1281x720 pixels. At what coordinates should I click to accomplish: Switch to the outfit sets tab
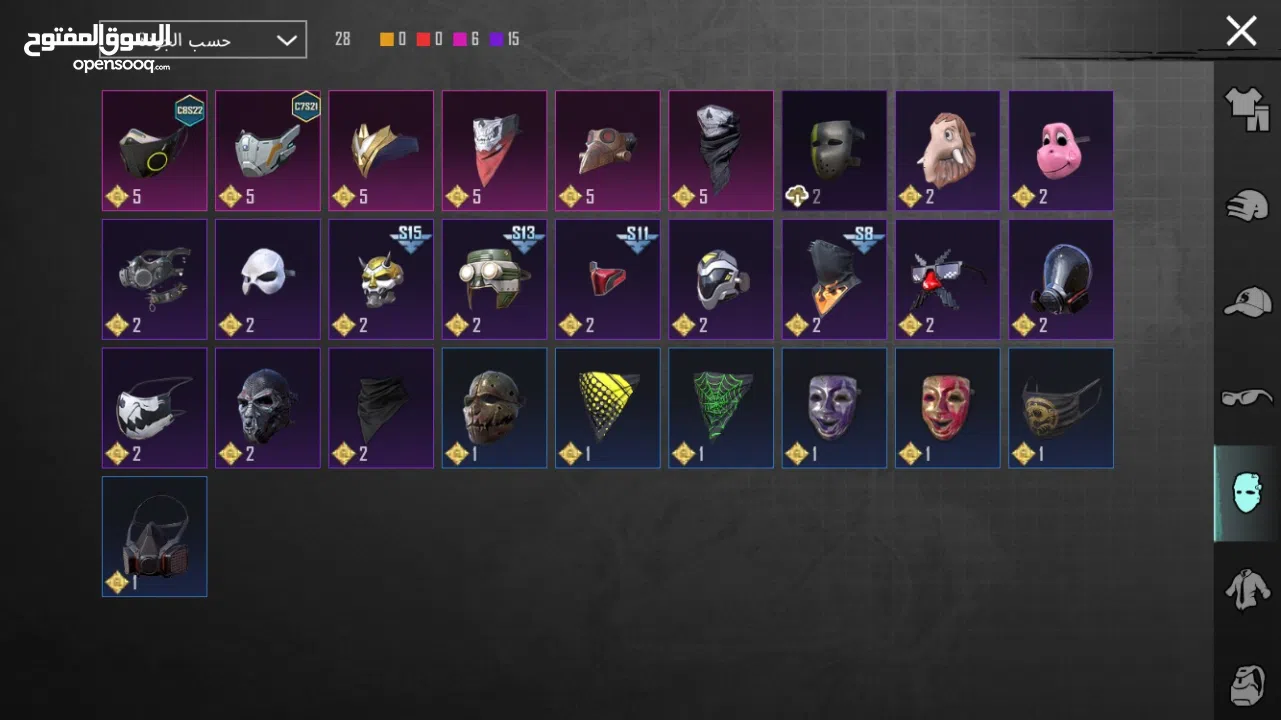(1246, 108)
